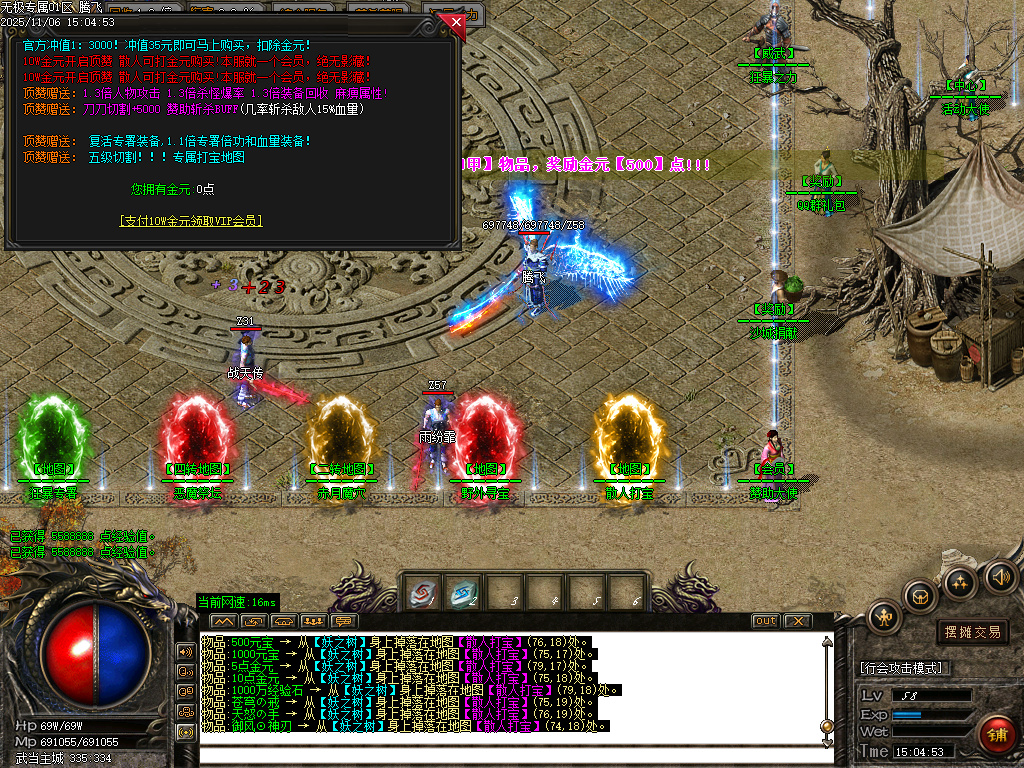Toggle the top speaker channel button beside chat
The height and width of the screenshot is (768, 1024).
(x=186, y=651)
